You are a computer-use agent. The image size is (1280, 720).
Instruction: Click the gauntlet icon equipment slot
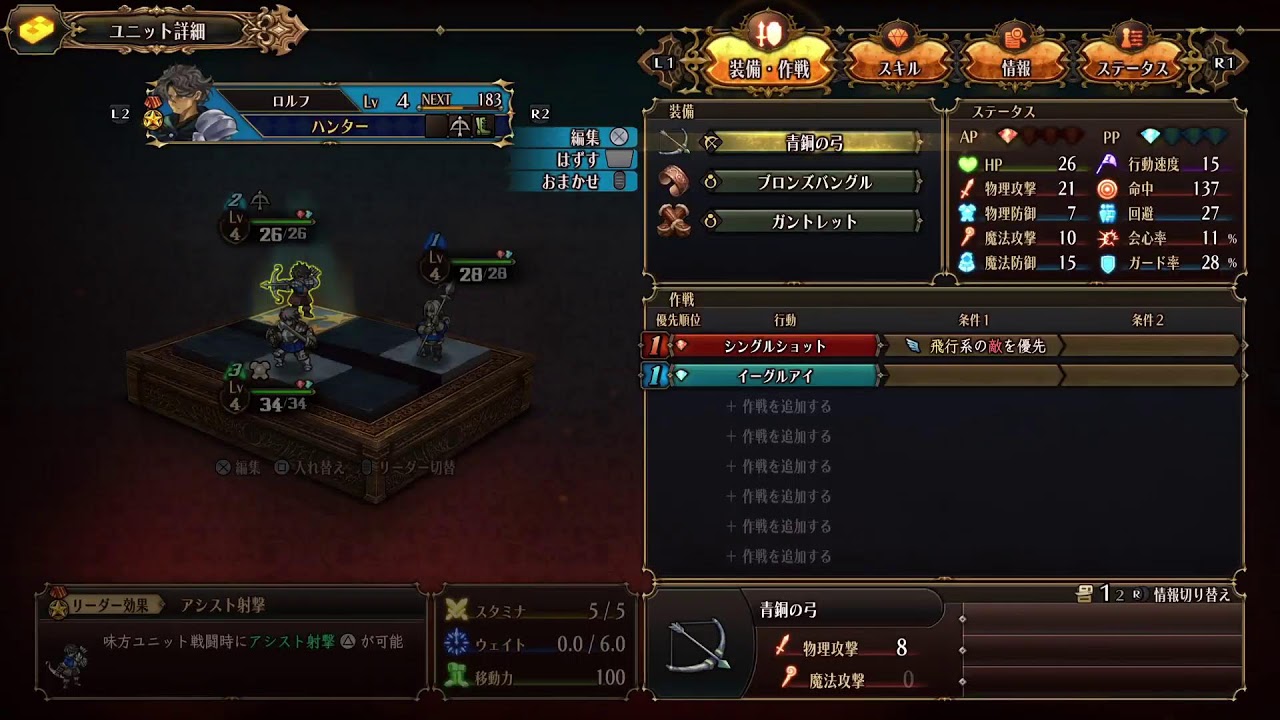click(x=673, y=222)
